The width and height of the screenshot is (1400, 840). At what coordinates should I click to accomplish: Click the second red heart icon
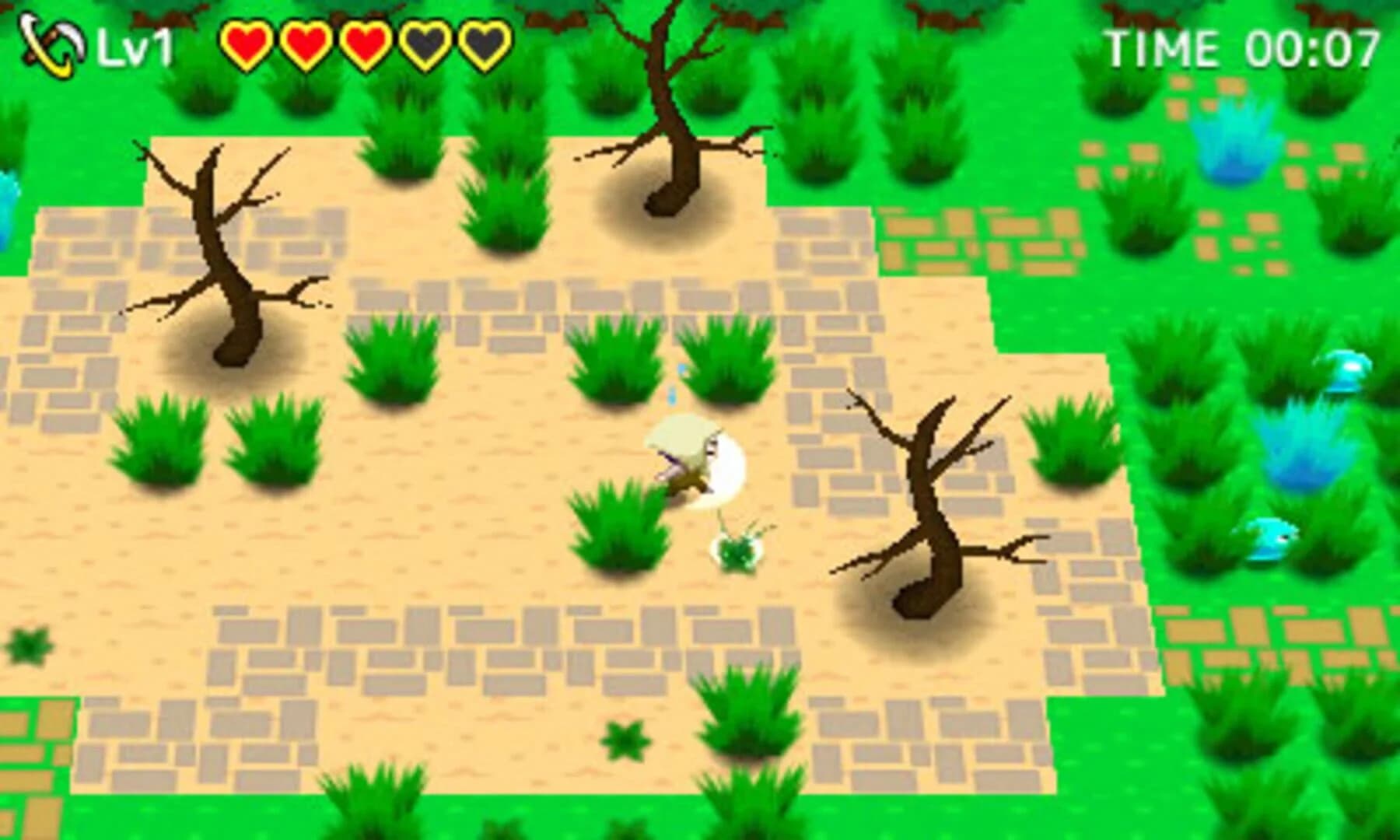(x=305, y=44)
